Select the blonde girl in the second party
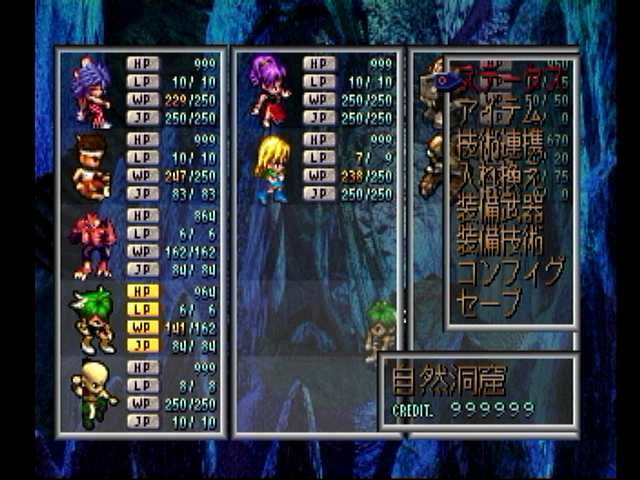The width and height of the screenshot is (640, 480). pos(270,168)
